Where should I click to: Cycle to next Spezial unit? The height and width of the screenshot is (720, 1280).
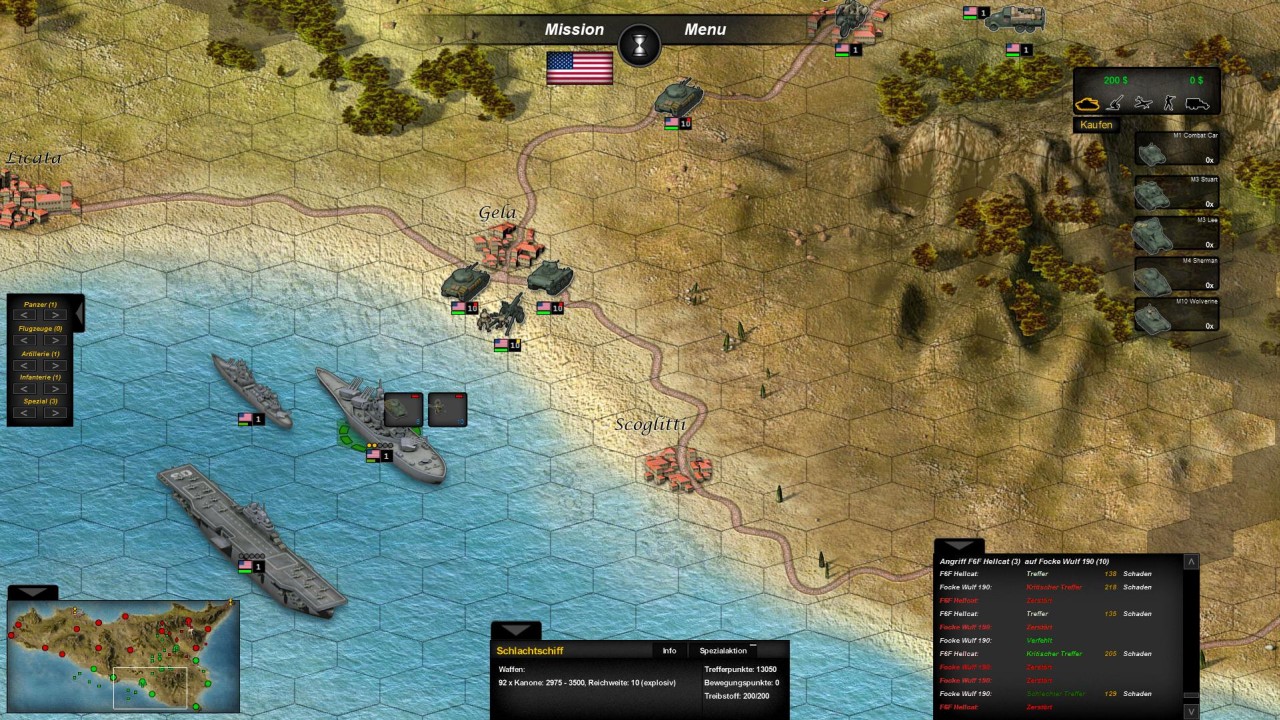tap(55, 413)
